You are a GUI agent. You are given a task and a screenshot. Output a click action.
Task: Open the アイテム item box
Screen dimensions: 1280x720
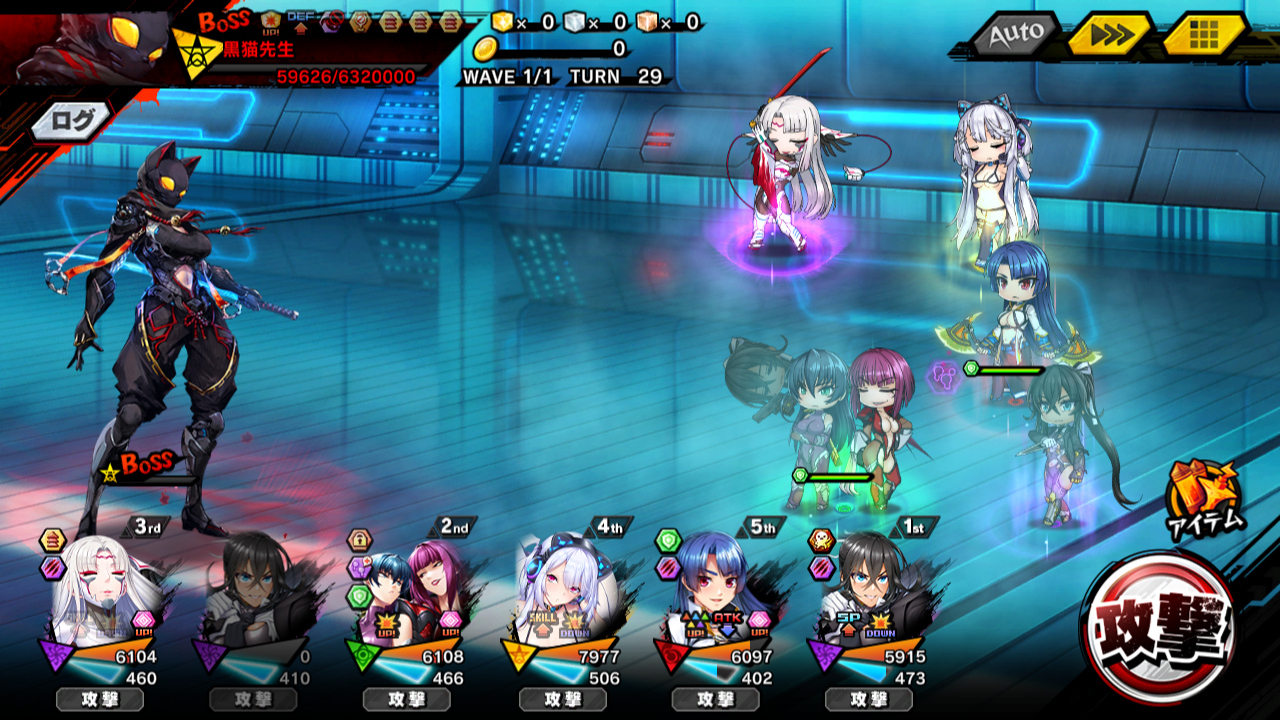tap(1203, 497)
